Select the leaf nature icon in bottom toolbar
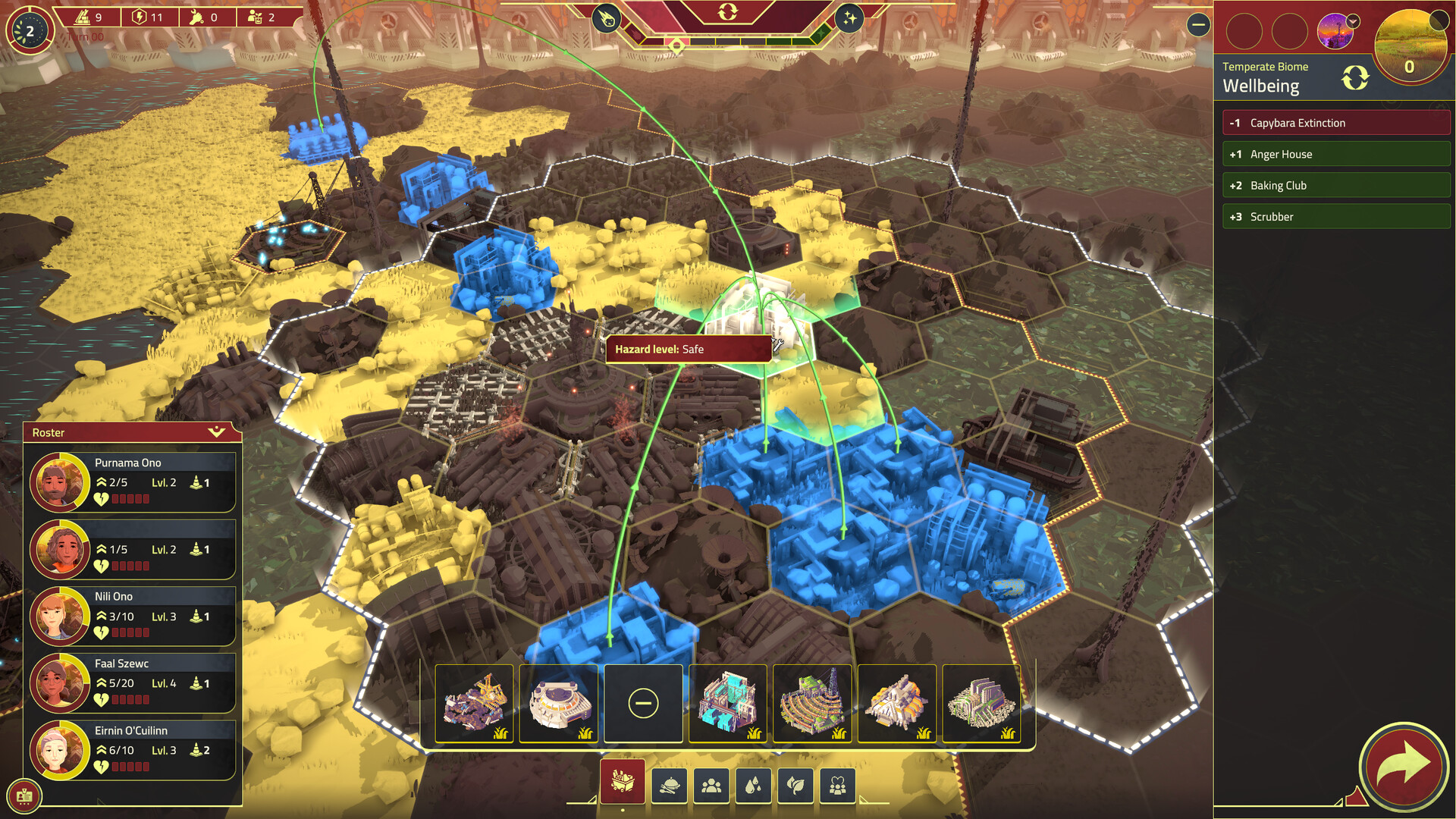The width and height of the screenshot is (1456, 819). pyautogui.click(x=795, y=785)
